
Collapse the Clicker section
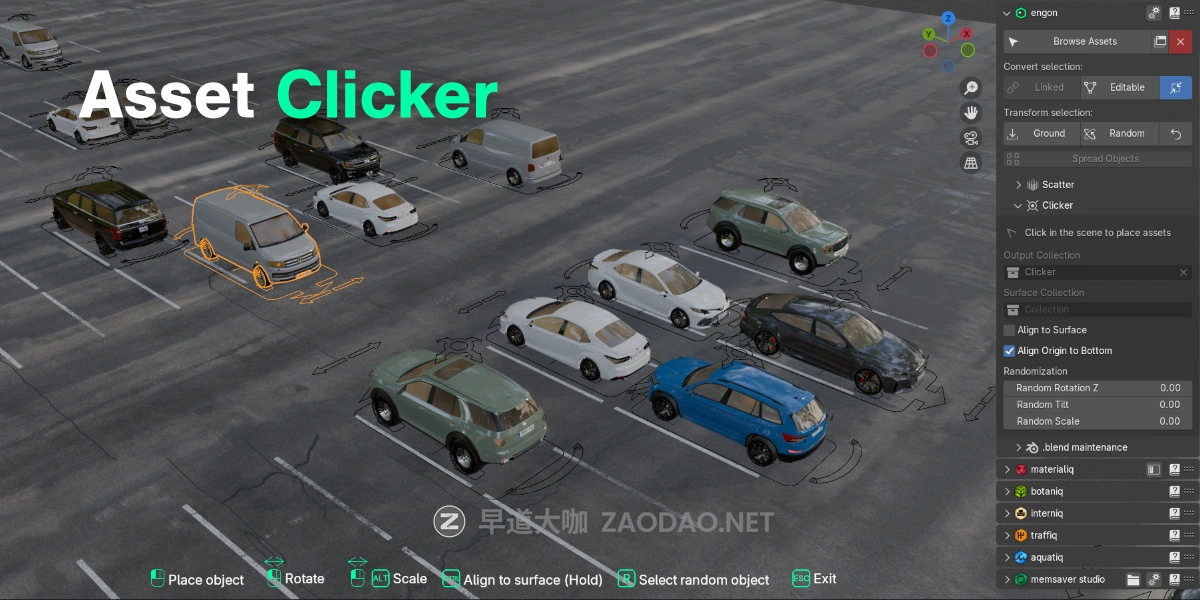(1019, 206)
